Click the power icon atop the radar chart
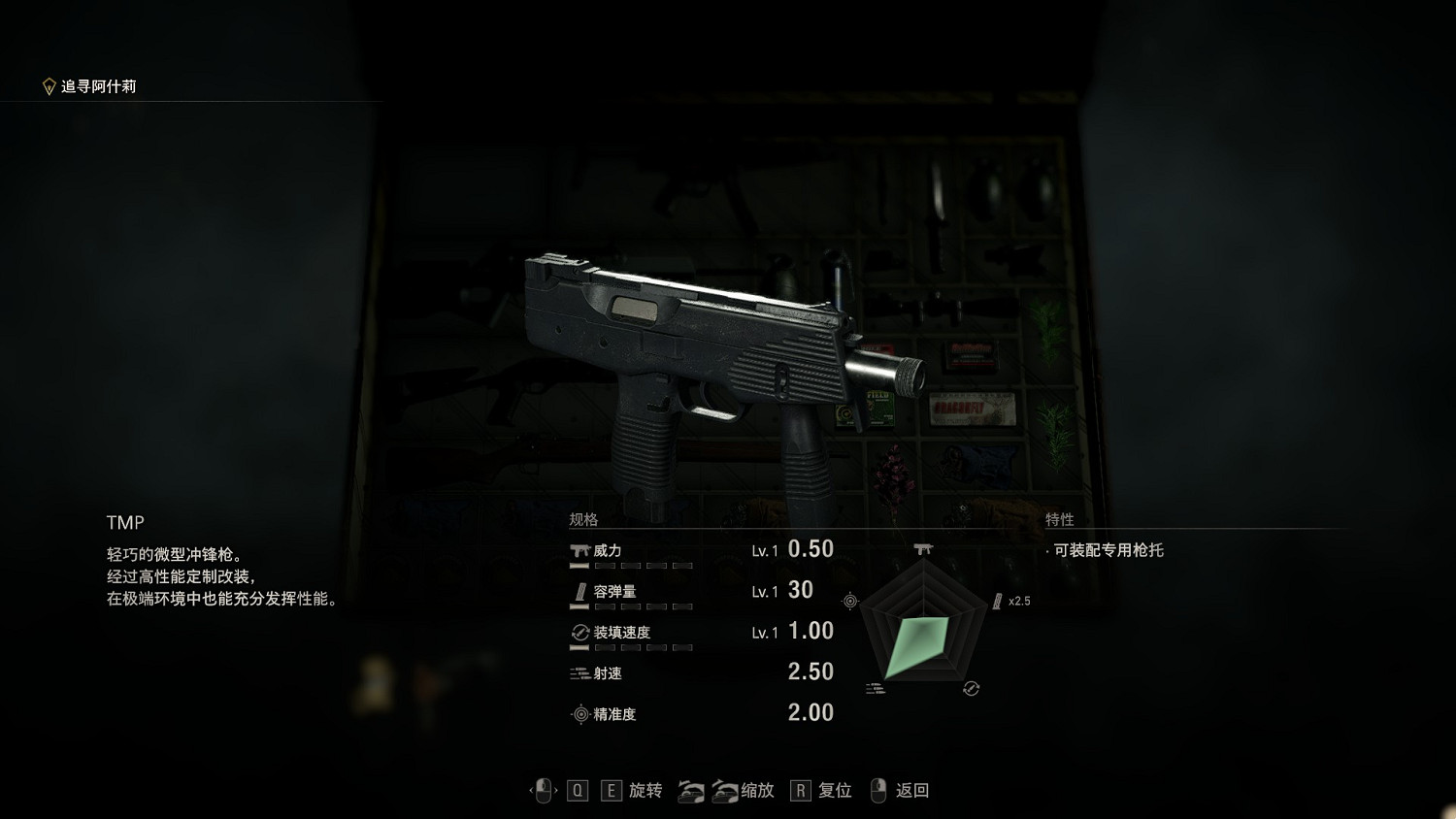Image resolution: width=1456 pixels, height=819 pixels. (923, 548)
